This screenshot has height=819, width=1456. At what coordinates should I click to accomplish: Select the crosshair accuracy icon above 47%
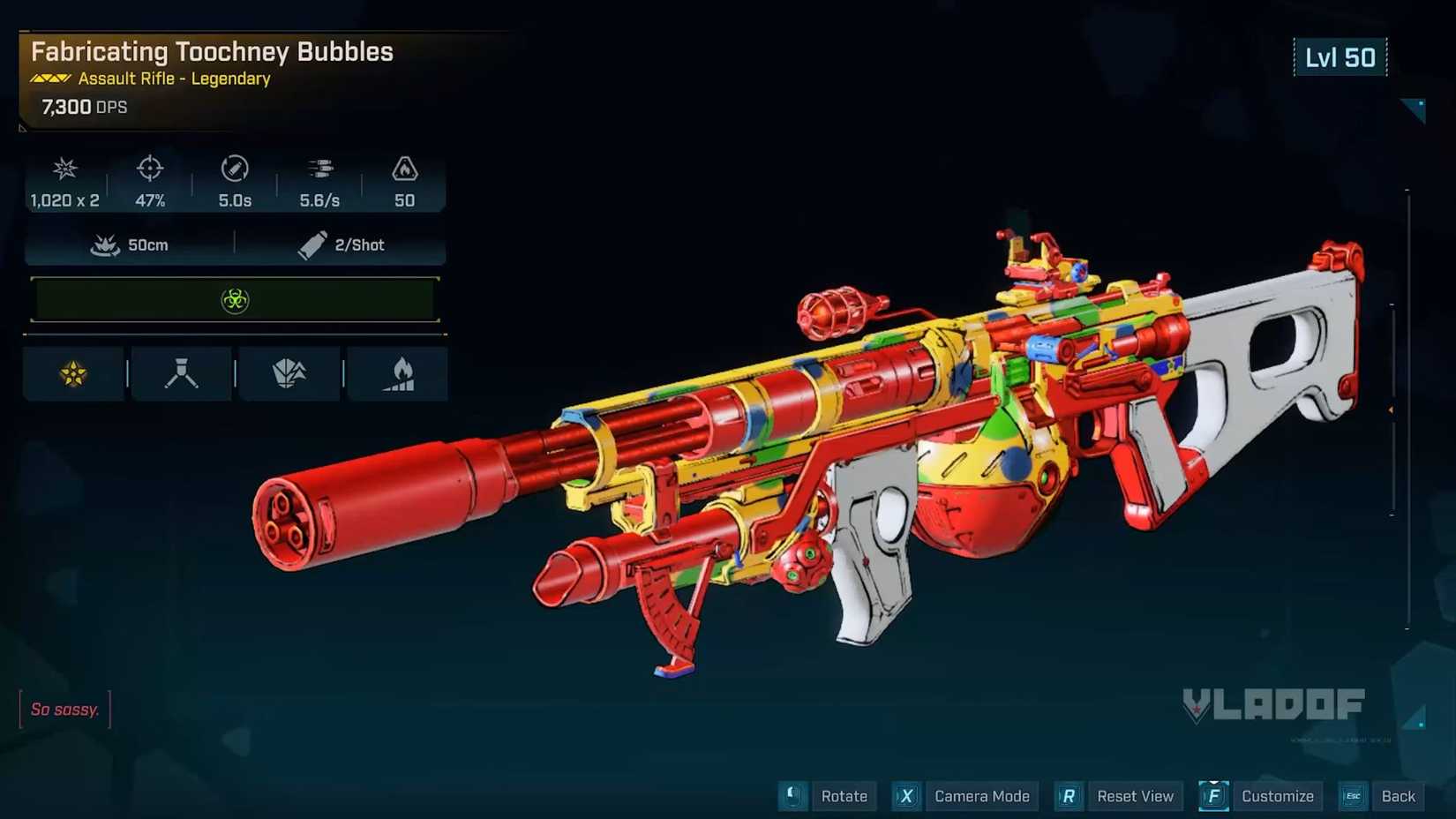click(149, 169)
